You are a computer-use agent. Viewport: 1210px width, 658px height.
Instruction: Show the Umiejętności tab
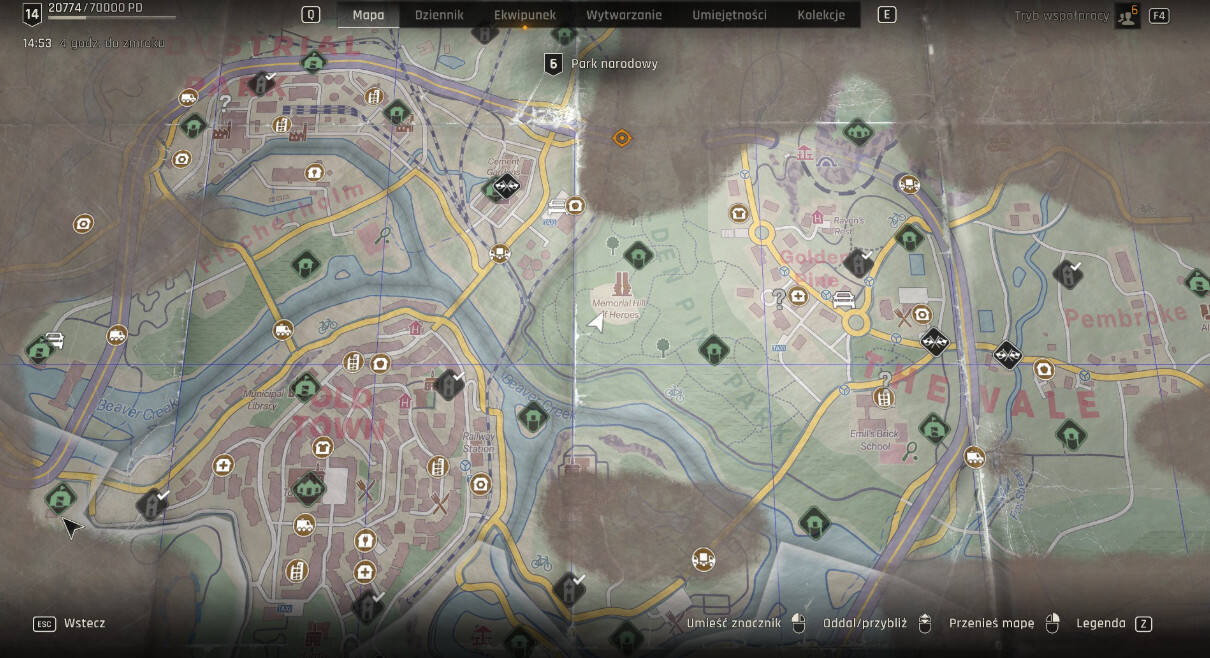point(729,15)
